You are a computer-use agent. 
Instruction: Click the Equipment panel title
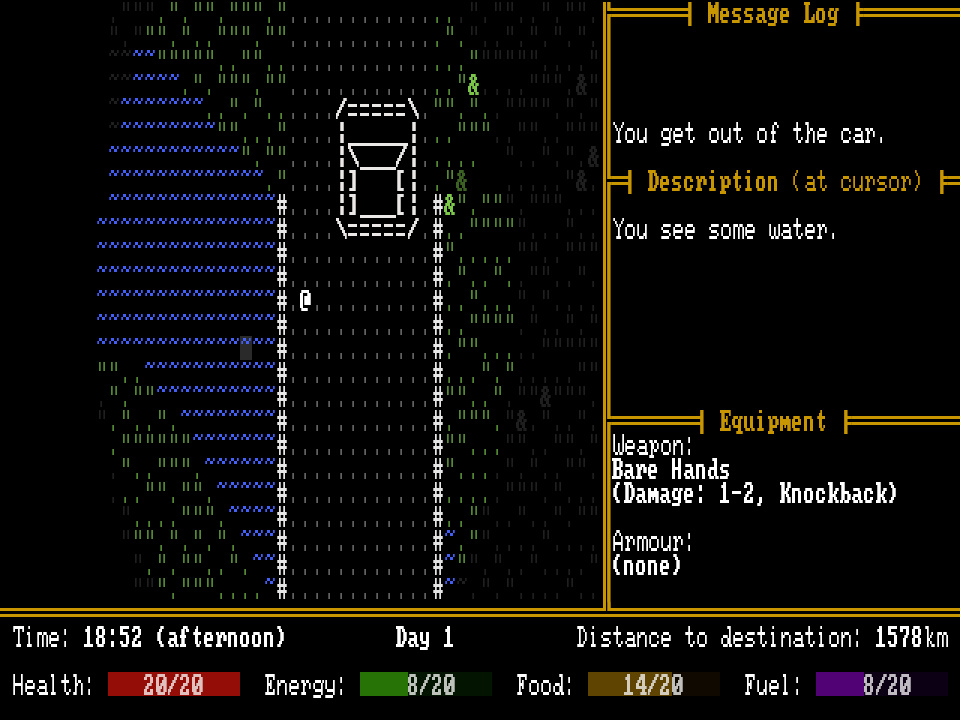point(772,422)
